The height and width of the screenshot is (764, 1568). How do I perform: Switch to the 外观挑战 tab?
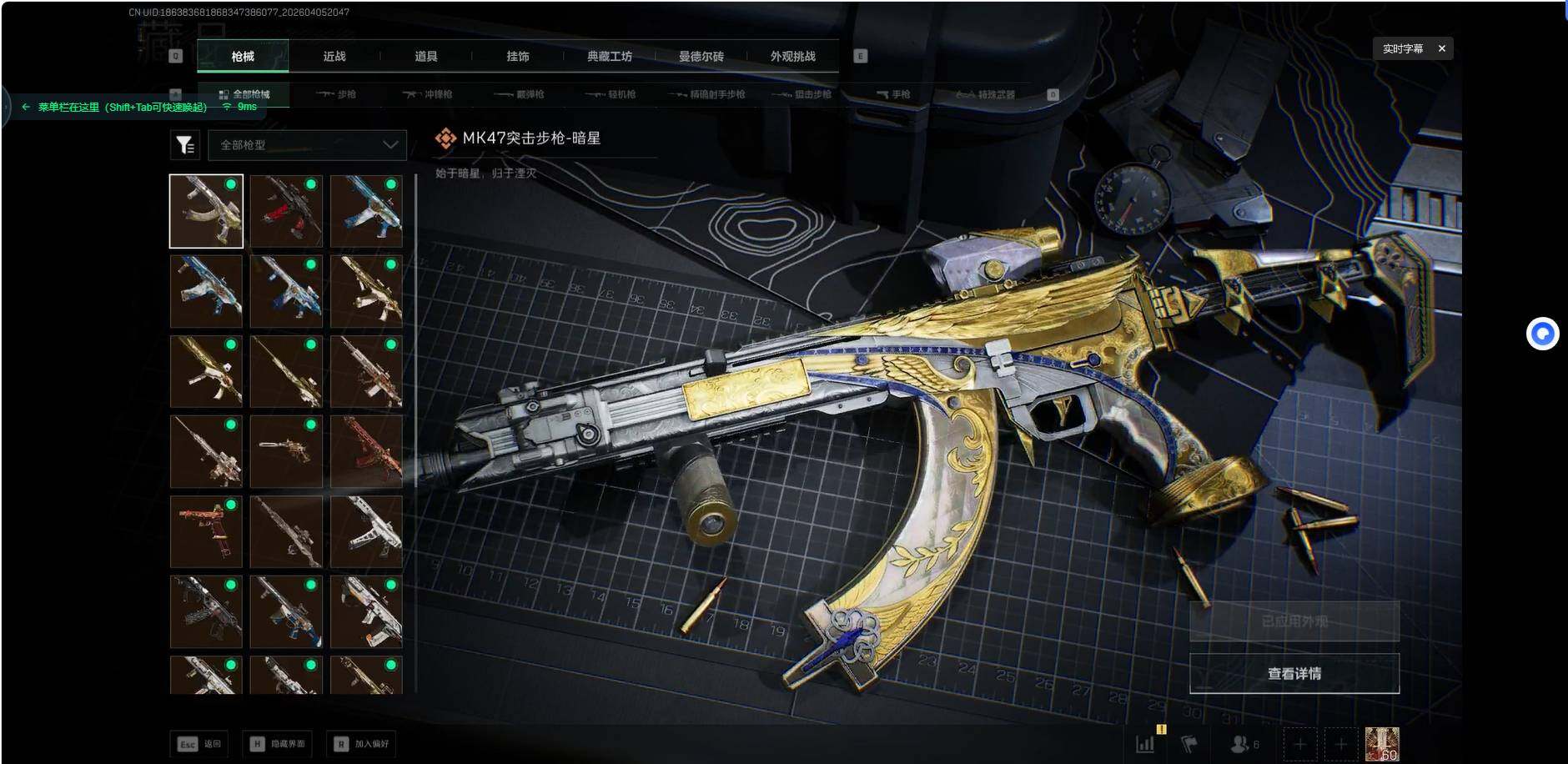793,56
